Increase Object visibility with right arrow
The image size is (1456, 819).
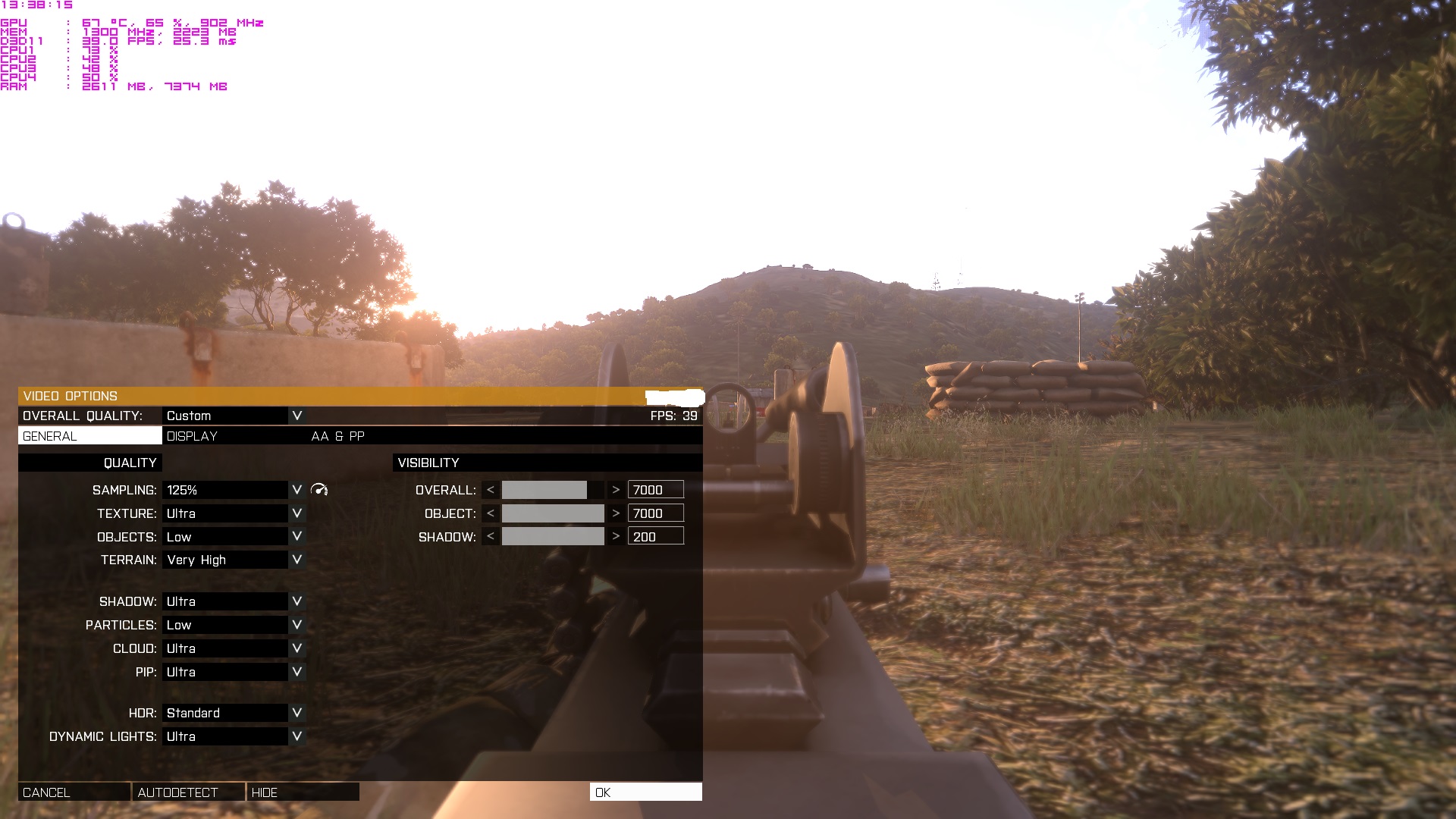click(616, 513)
